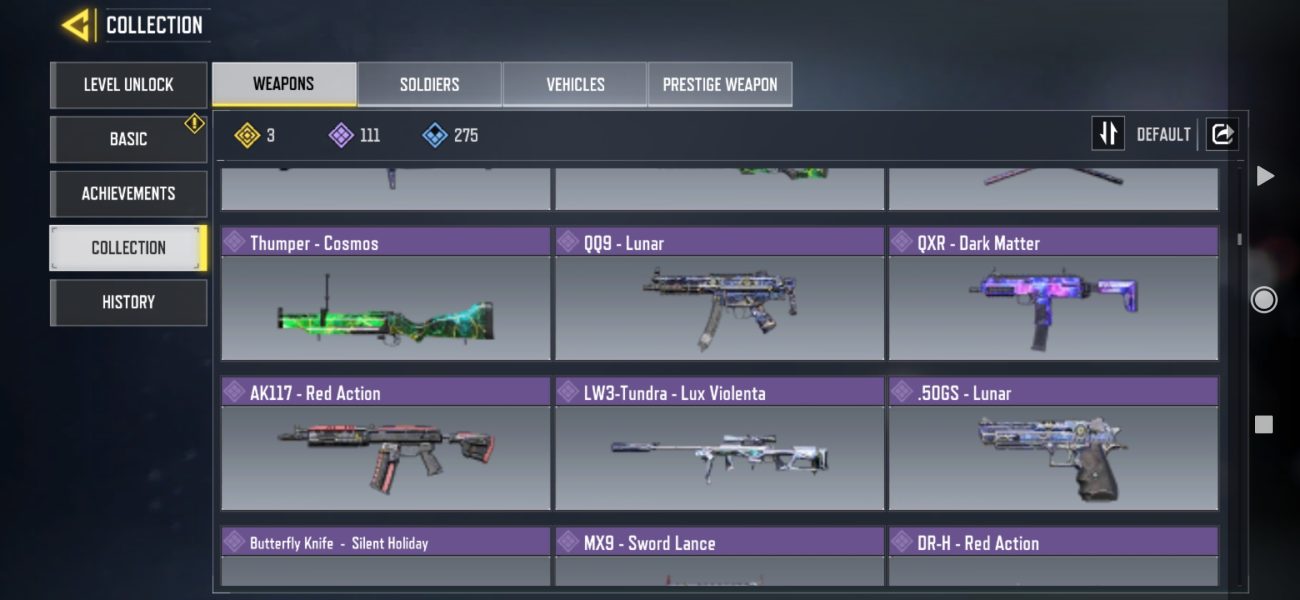
Task: Click the share icon button
Action: tap(1221, 134)
